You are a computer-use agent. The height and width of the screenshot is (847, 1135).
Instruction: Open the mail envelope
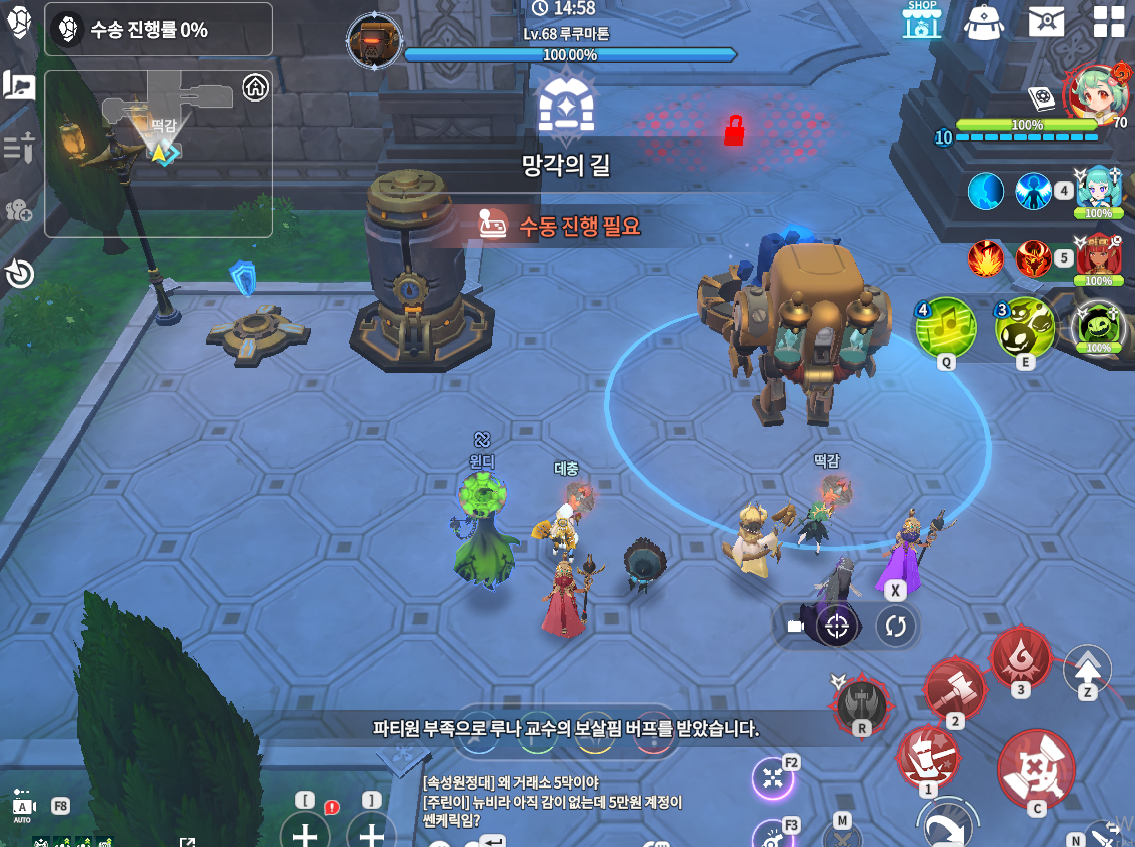pos(1046,20)
